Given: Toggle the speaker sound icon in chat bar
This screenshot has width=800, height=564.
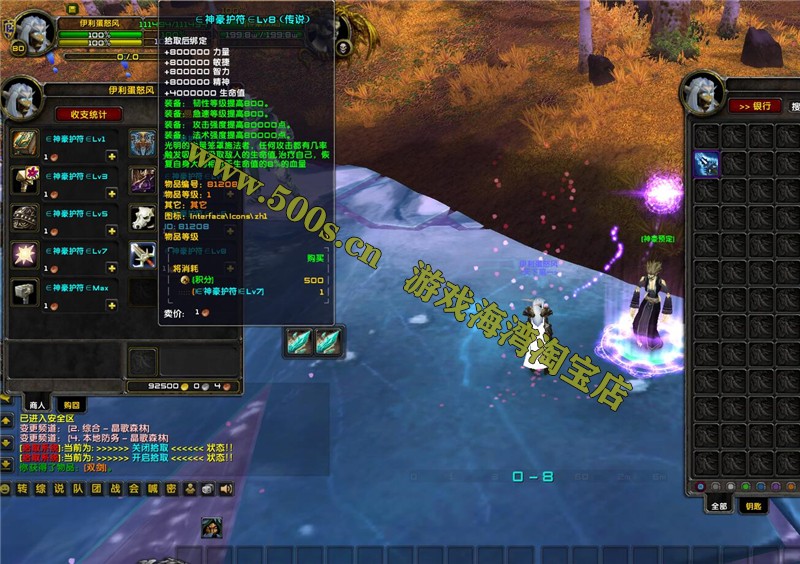Looking at the screenshot, I should pos(226,489).
